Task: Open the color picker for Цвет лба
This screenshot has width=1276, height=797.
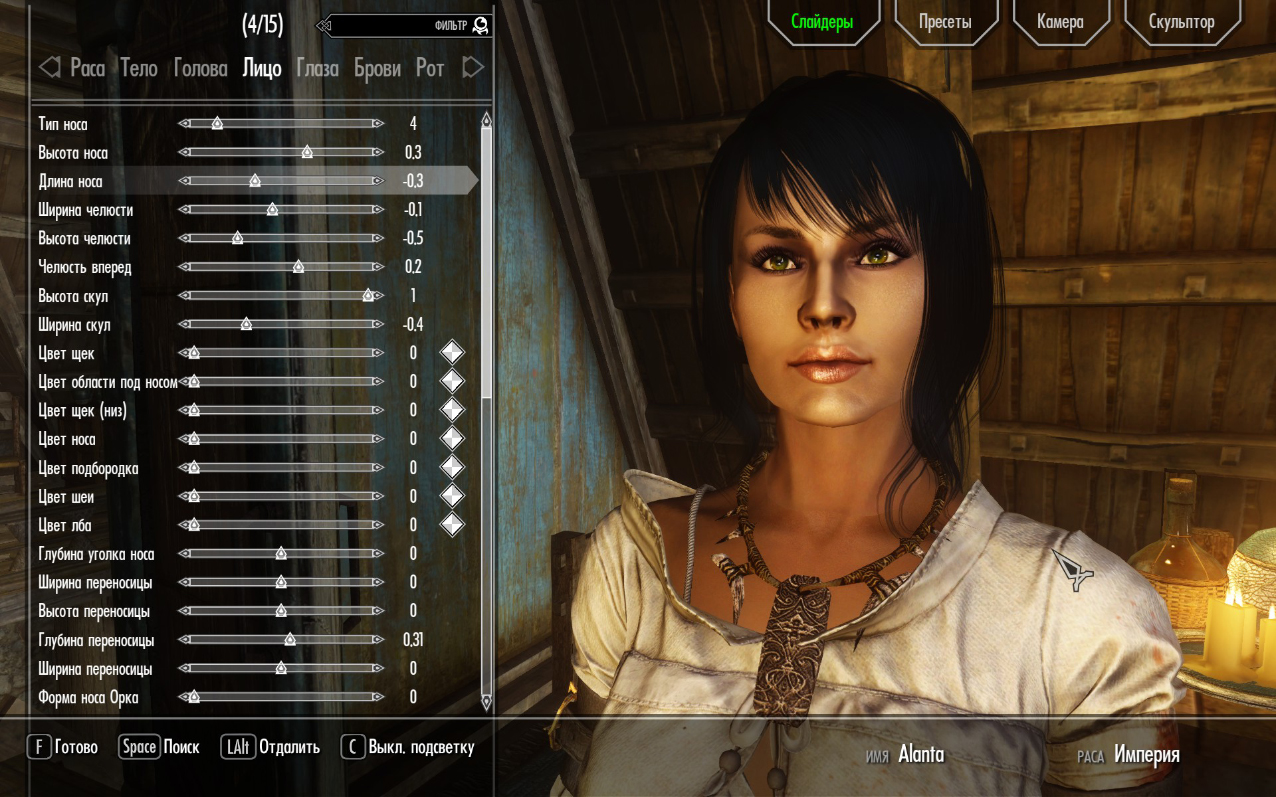Action: [452, 525]
